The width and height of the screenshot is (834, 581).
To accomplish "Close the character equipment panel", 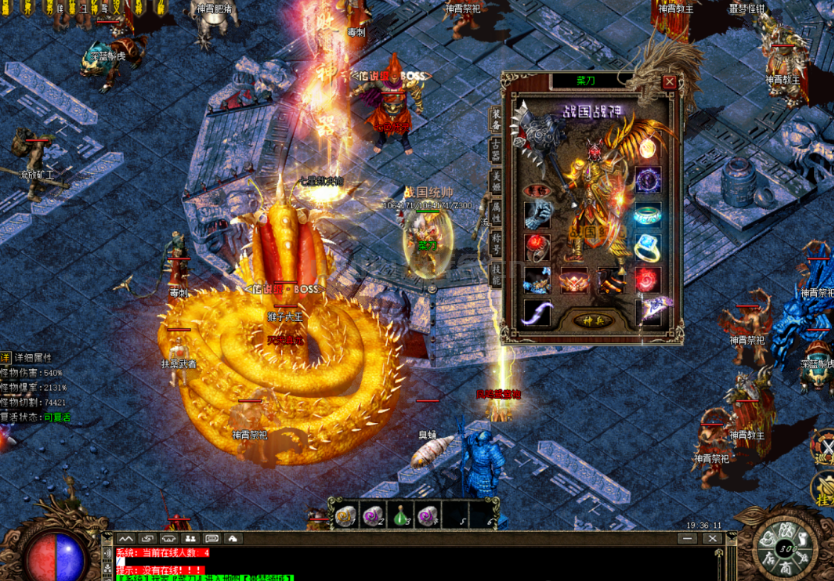I will click(x=669, y=82).
